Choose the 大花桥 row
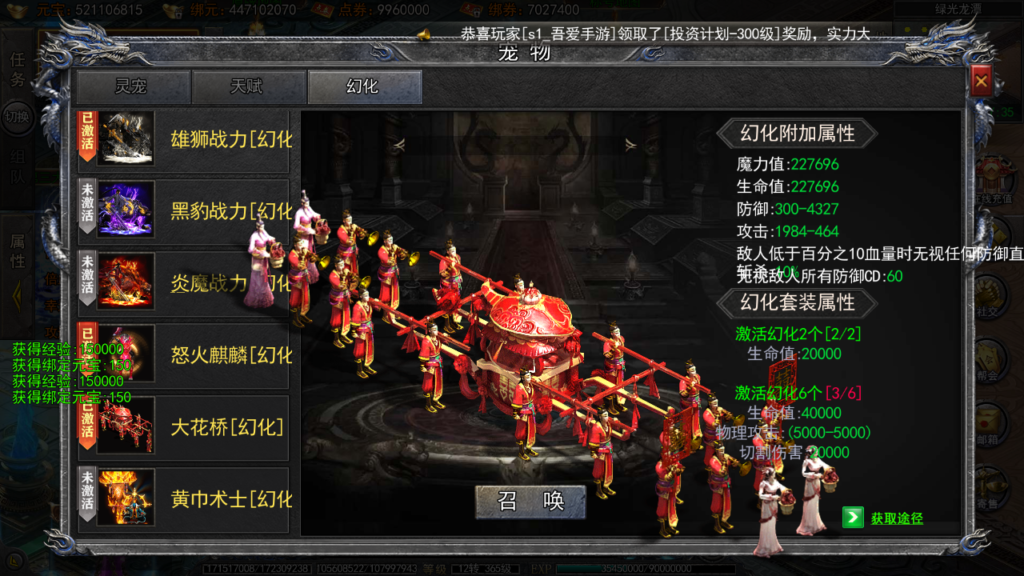This screenshot has width=1024, height=576. [184, 427]
